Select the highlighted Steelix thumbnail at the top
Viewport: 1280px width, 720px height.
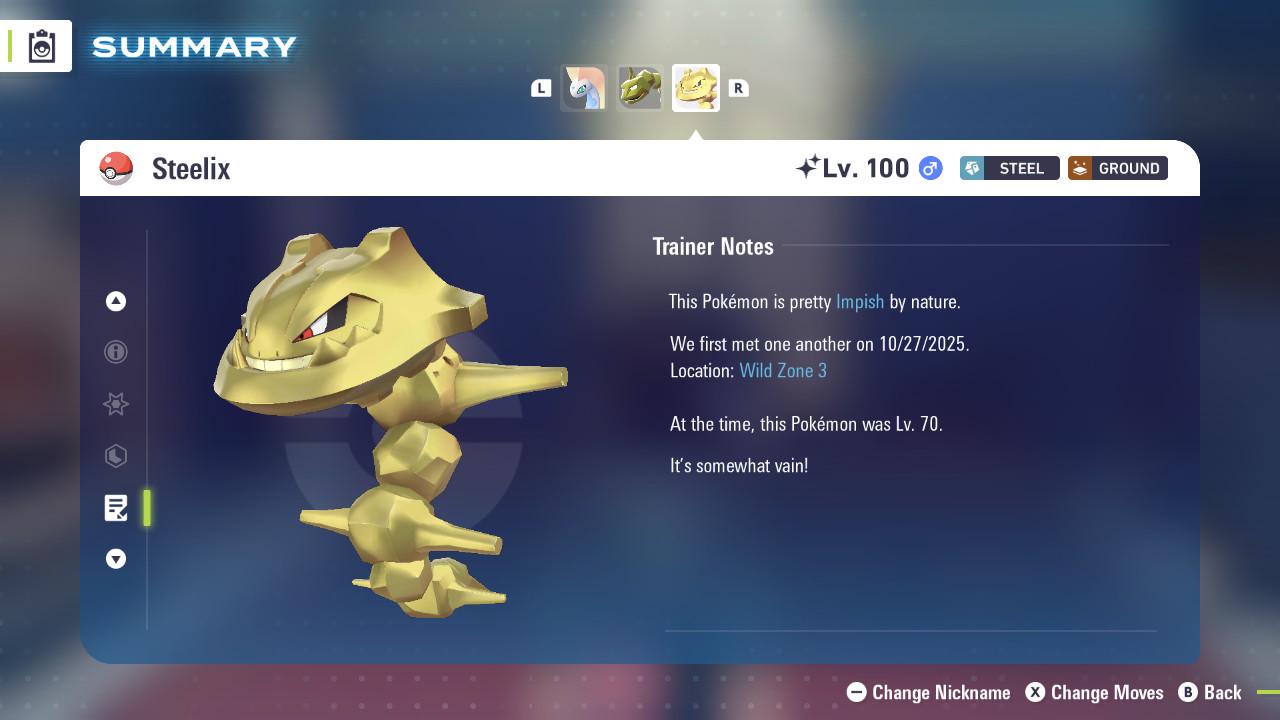pyautogui.click(x=696, y=88)
